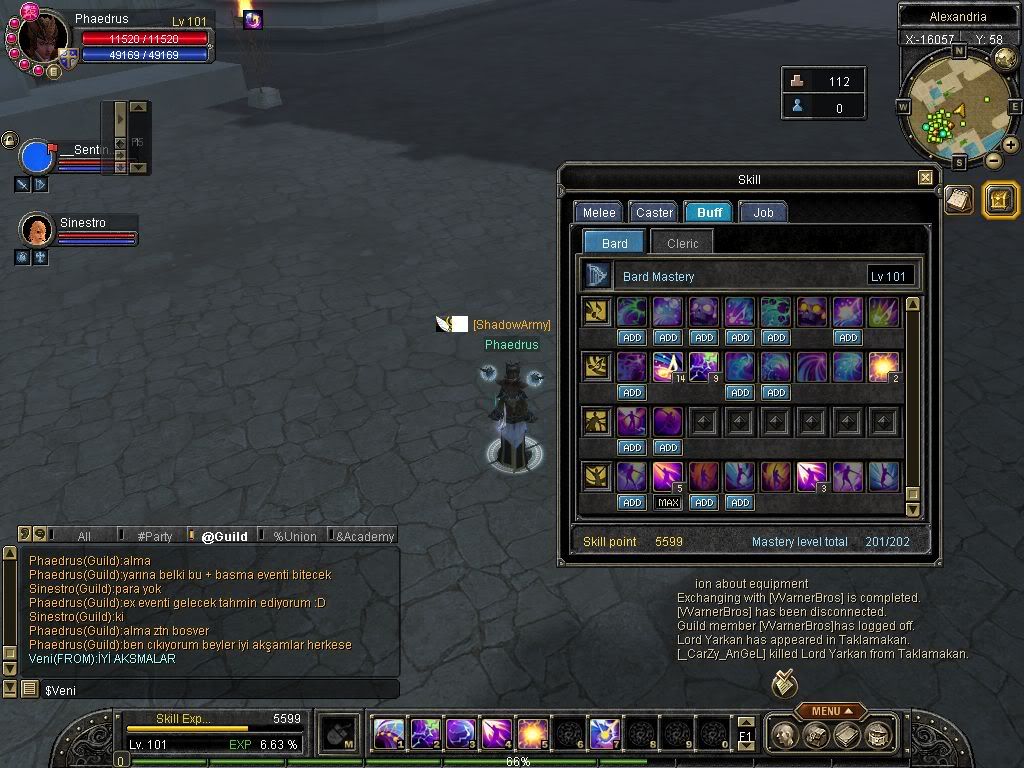Toggle the MENU button on the bottom bar
The height and width of the screenshot is (768, 1024).
click(x=830, y=711)
